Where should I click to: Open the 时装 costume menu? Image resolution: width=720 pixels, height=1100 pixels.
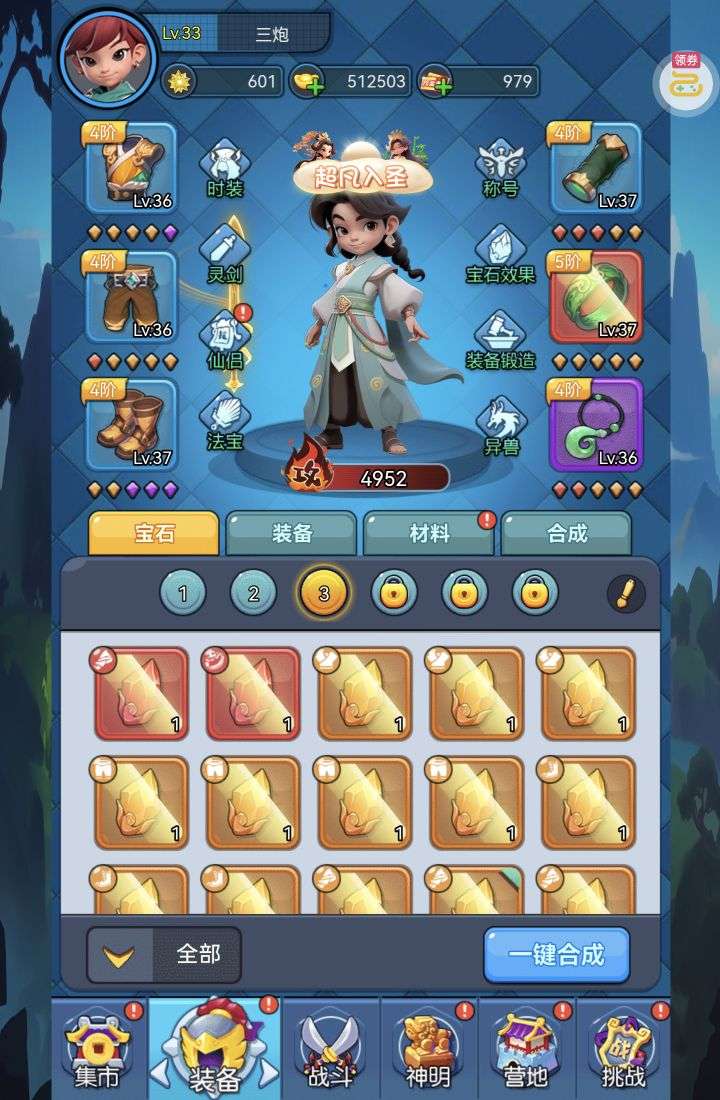224,168
